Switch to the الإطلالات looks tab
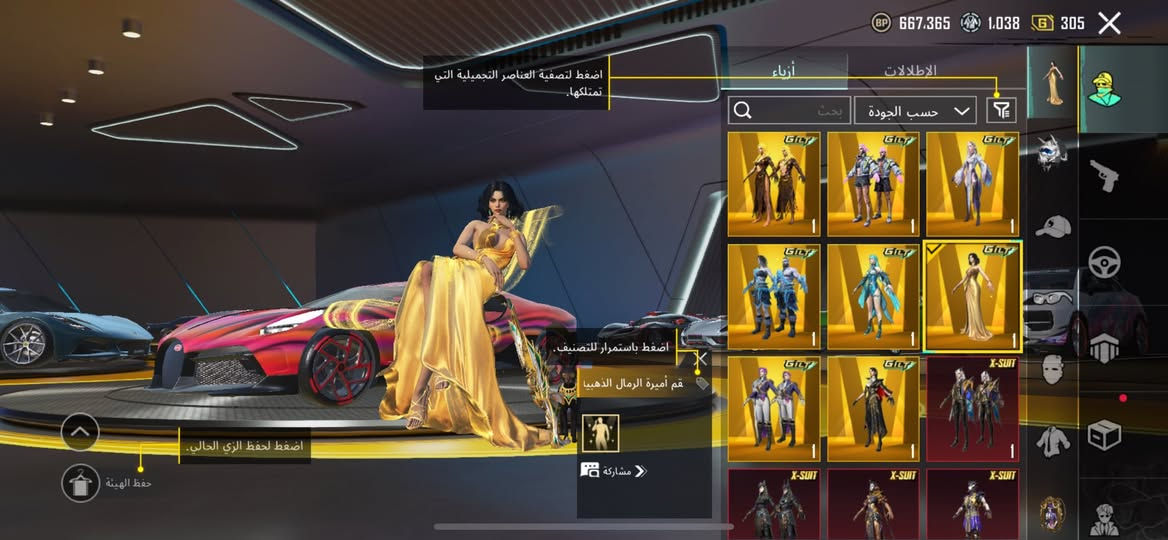The image size is (1168, 540). tap(910, 71)
